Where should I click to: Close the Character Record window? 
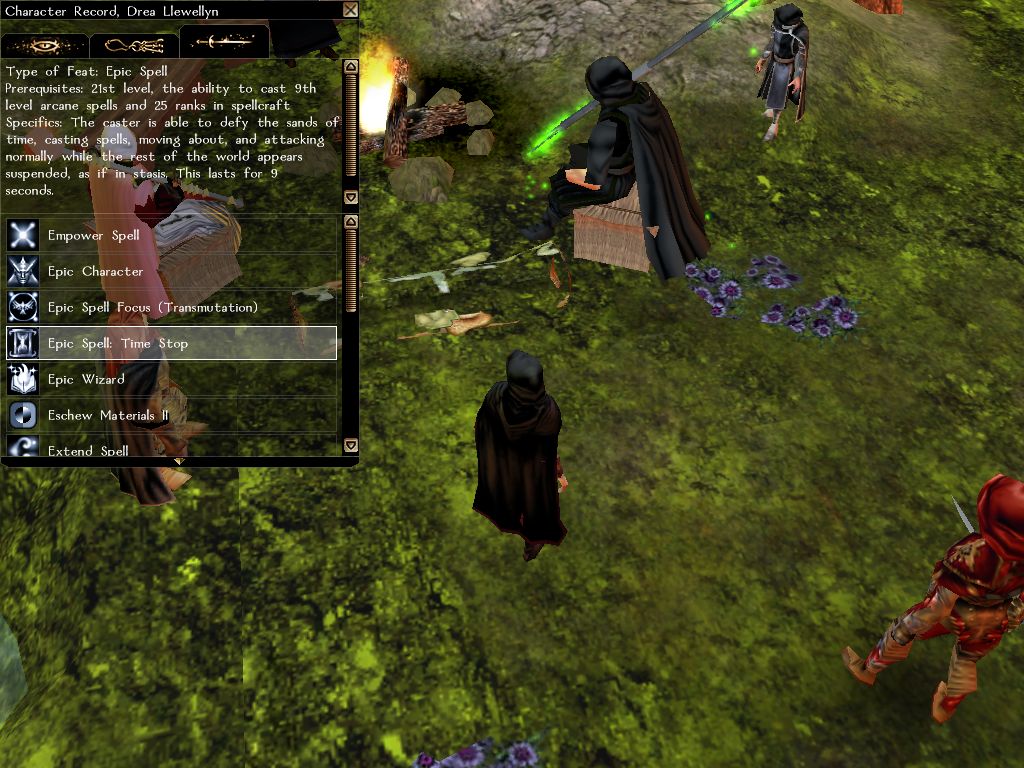[x=350, y=10]
